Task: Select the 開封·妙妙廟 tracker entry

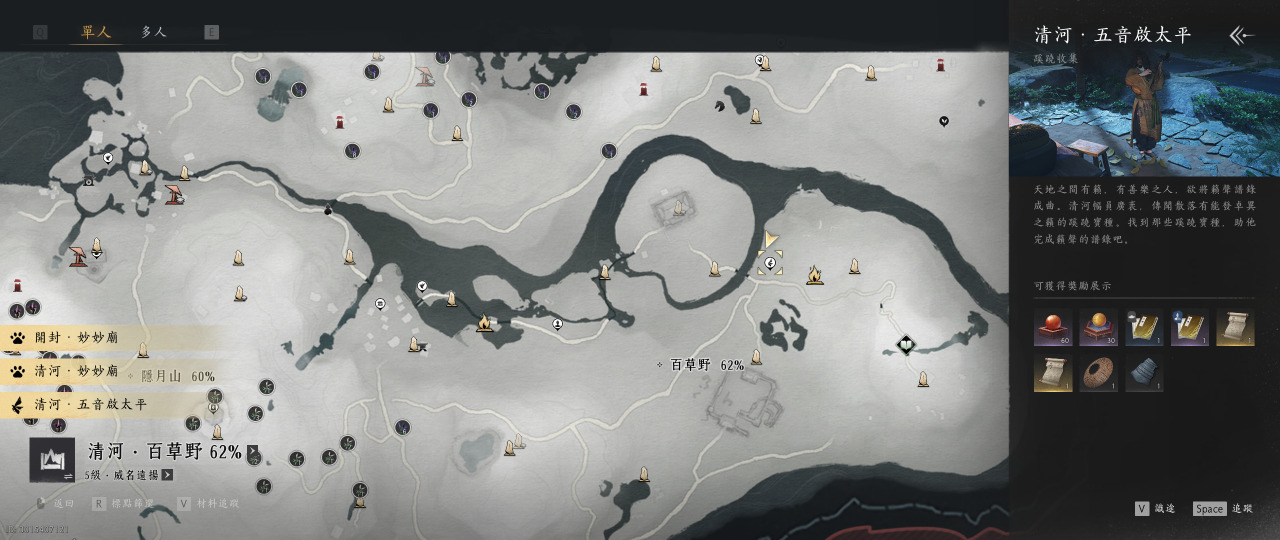Action: [77, 338]
